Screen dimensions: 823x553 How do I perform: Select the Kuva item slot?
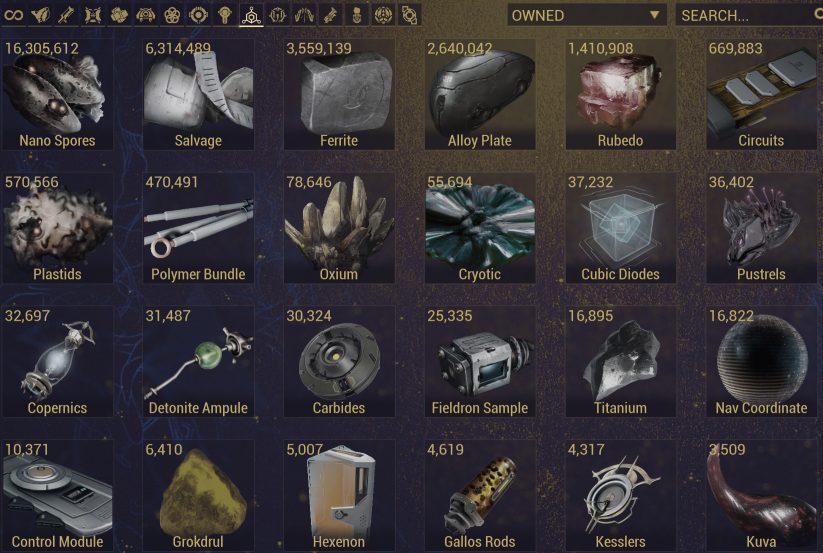click(x=761, y=496)
